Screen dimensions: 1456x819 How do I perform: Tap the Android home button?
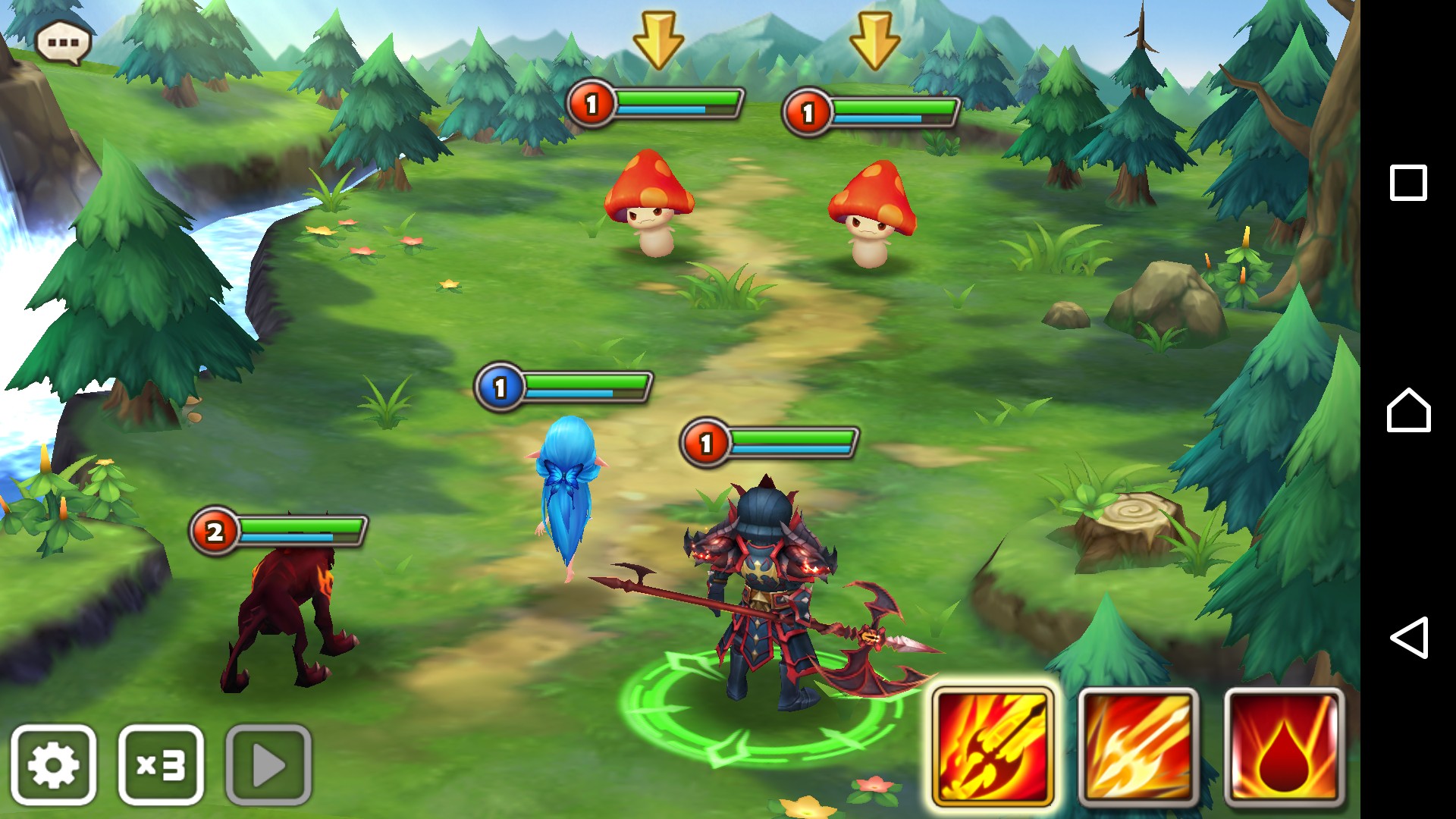(x=1408, y=410)
